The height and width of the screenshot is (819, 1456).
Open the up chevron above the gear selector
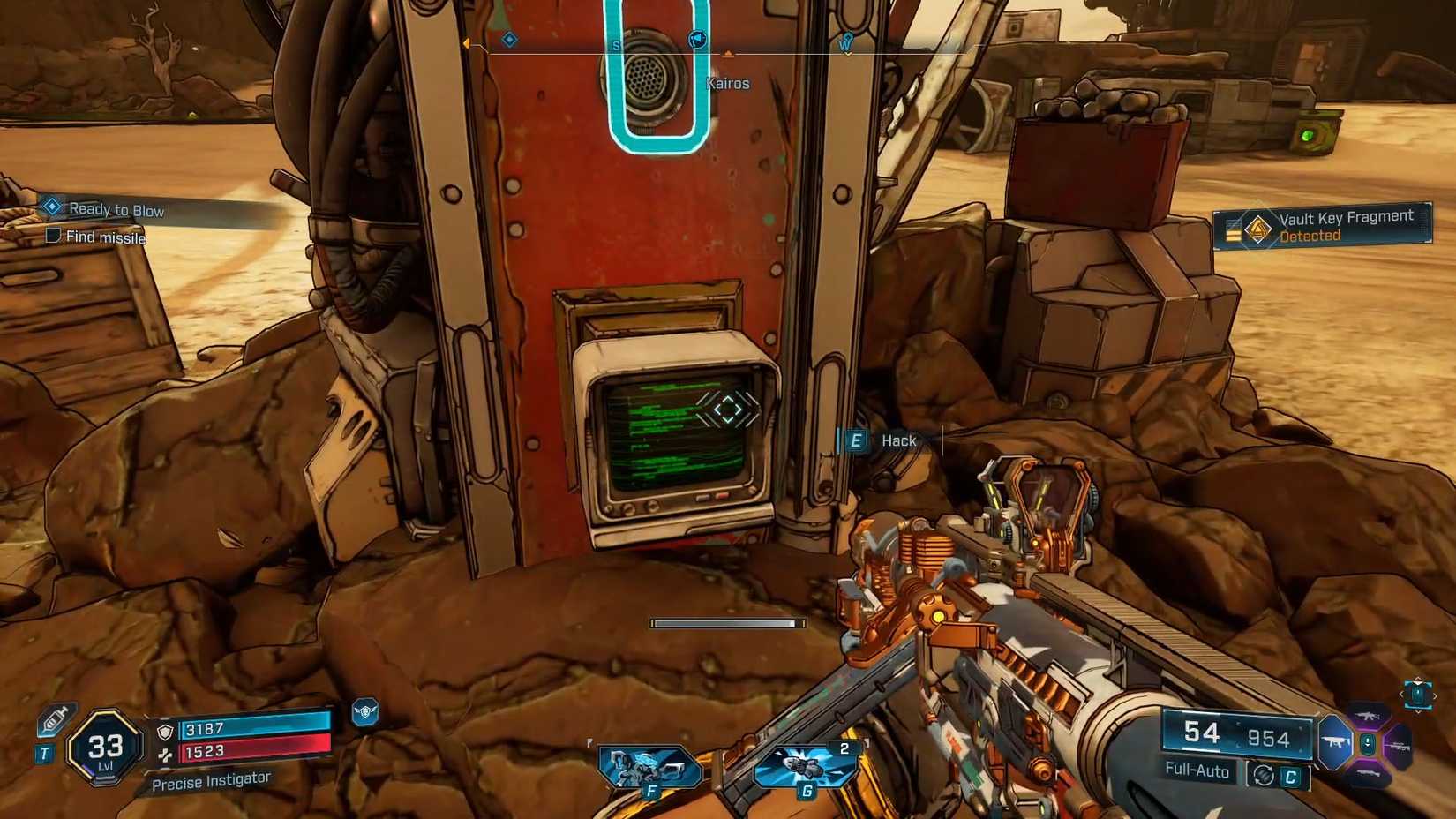[1418, 678]
